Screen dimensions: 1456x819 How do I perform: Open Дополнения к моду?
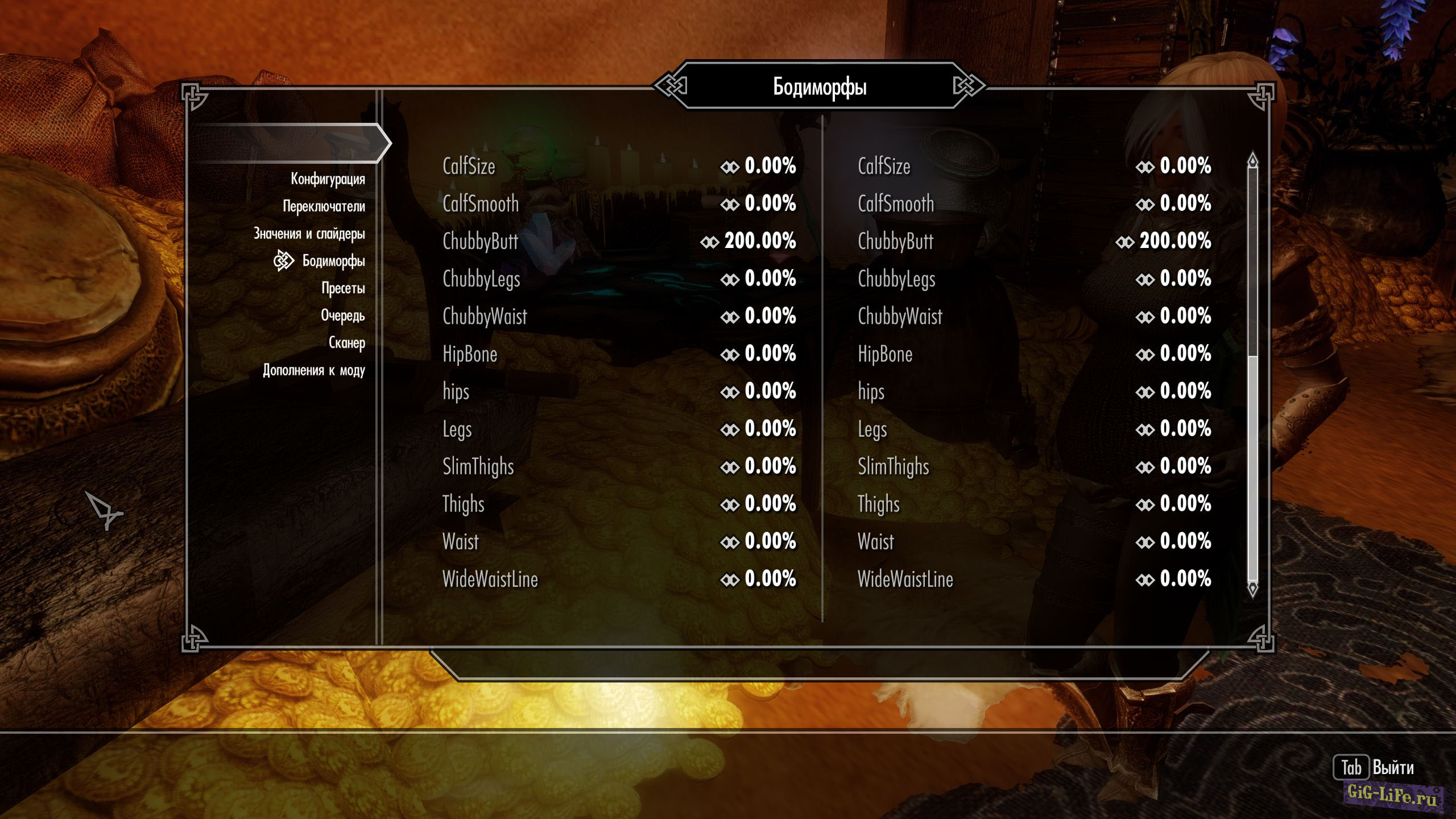[313, 370]
